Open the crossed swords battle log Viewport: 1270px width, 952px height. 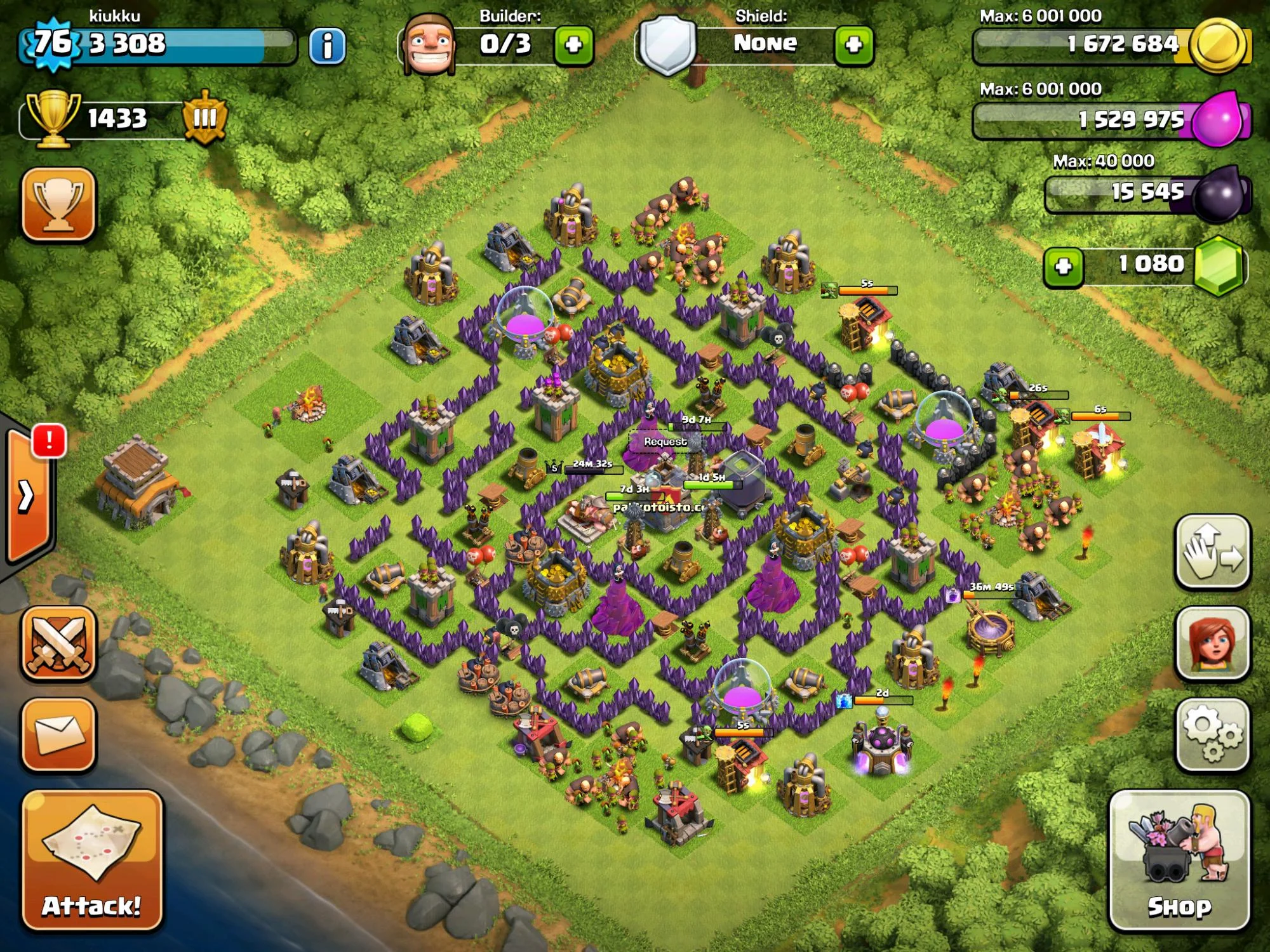coord(58,643)
